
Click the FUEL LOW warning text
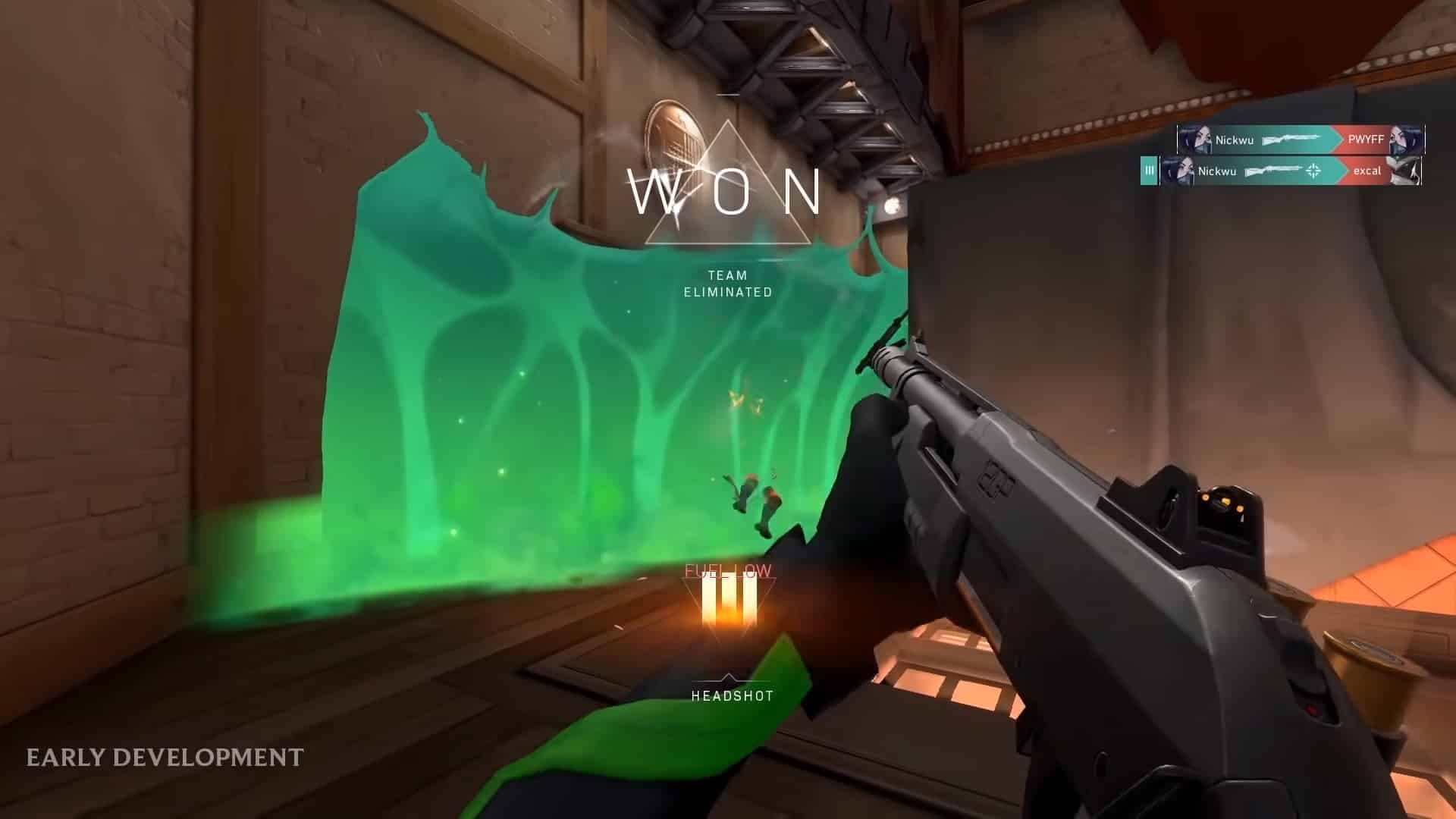[728, 570]
